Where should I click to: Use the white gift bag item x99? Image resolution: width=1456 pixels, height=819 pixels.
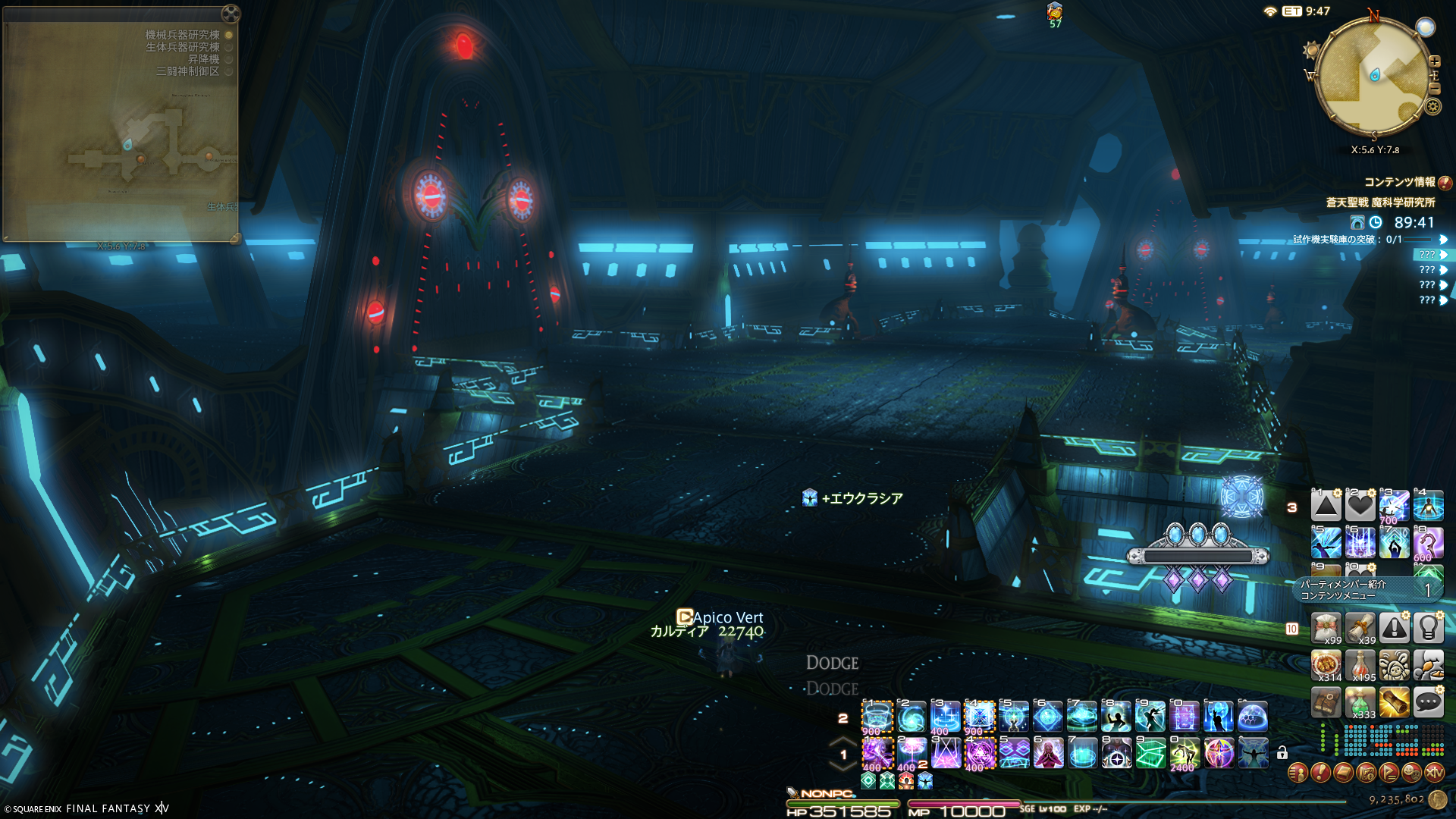pos(1326,629)
